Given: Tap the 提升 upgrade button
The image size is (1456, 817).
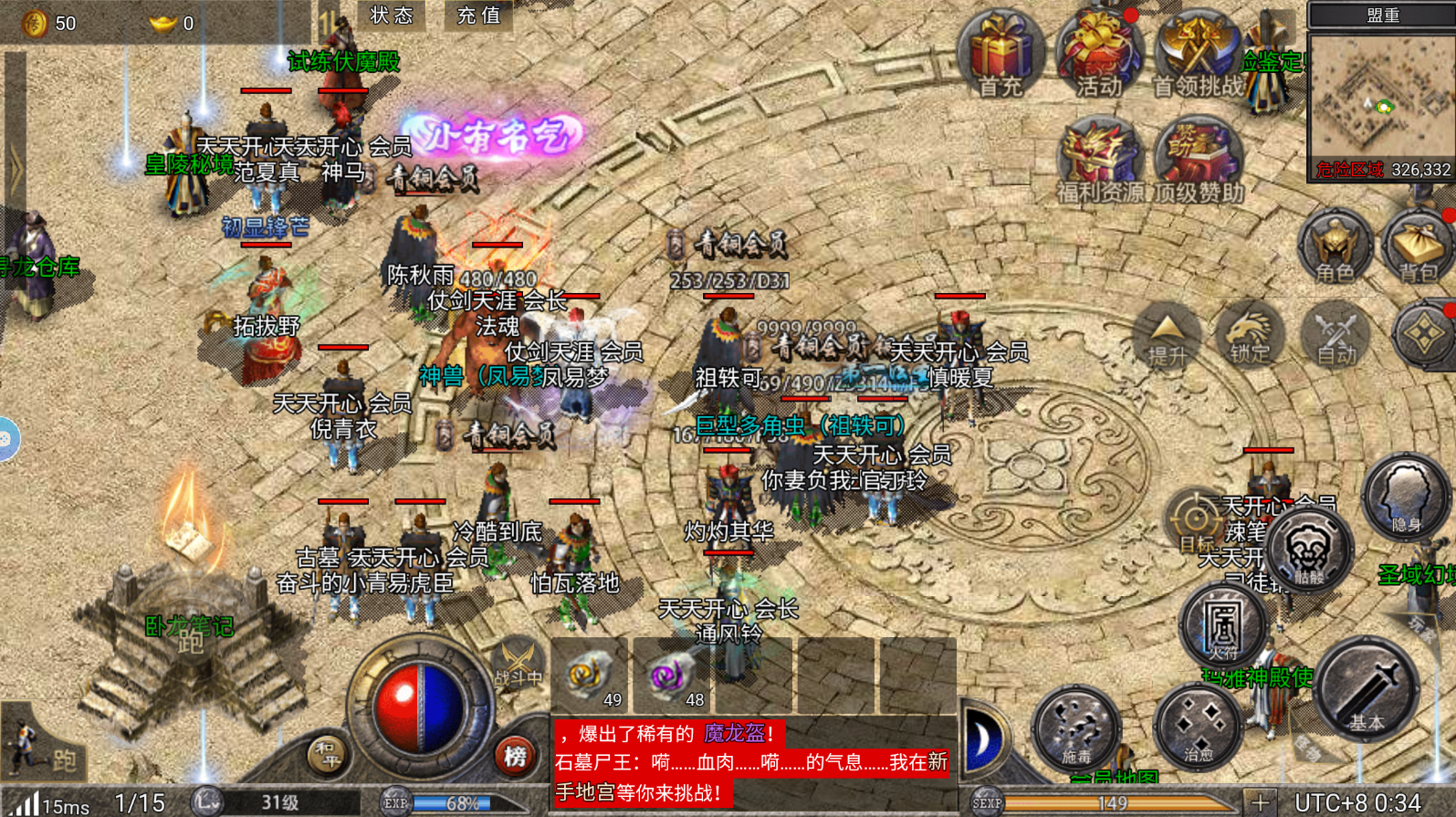Looking at the screenshot, I should point(1167,335).
